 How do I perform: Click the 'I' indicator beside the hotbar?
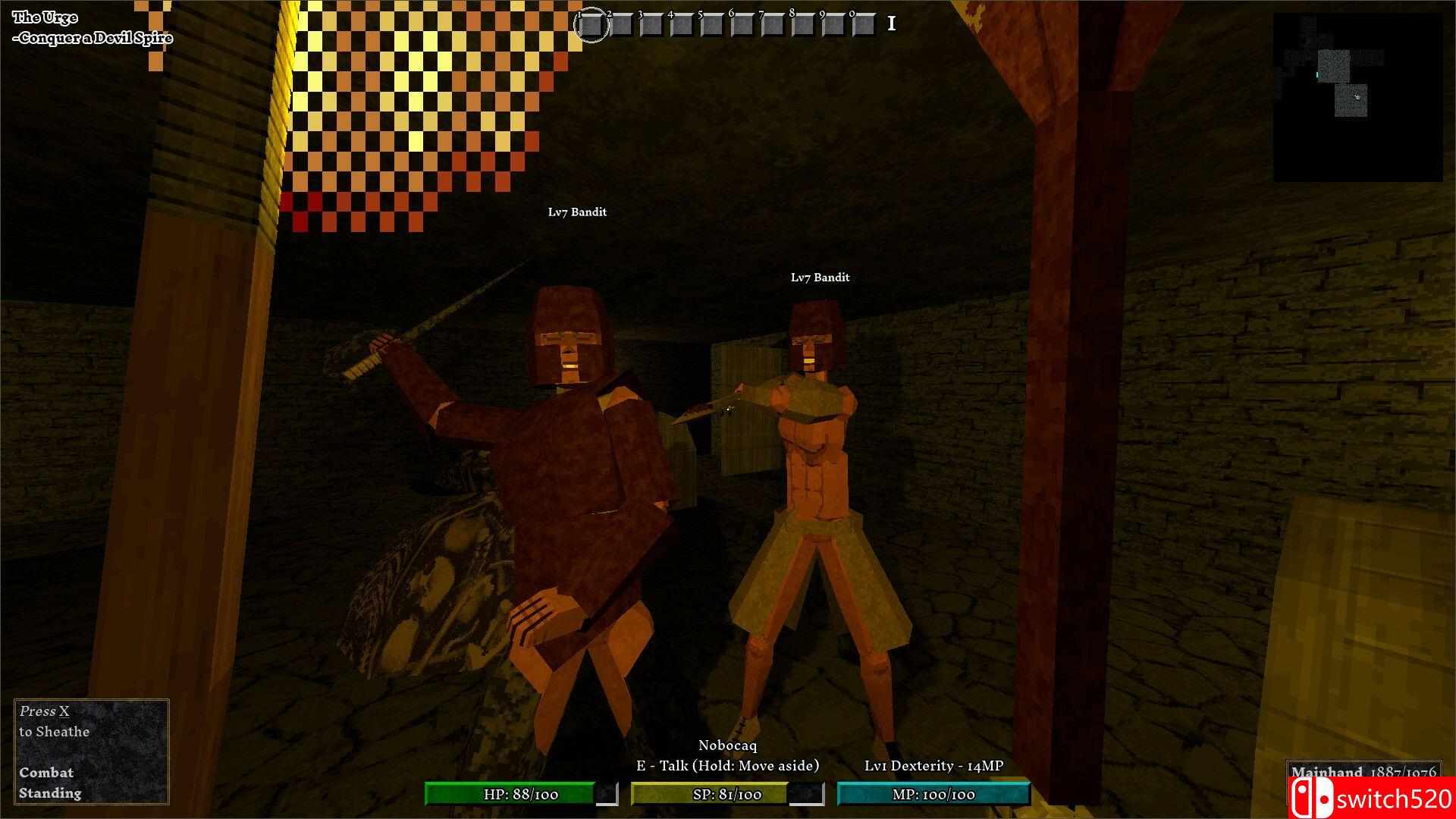click(891, 24)
